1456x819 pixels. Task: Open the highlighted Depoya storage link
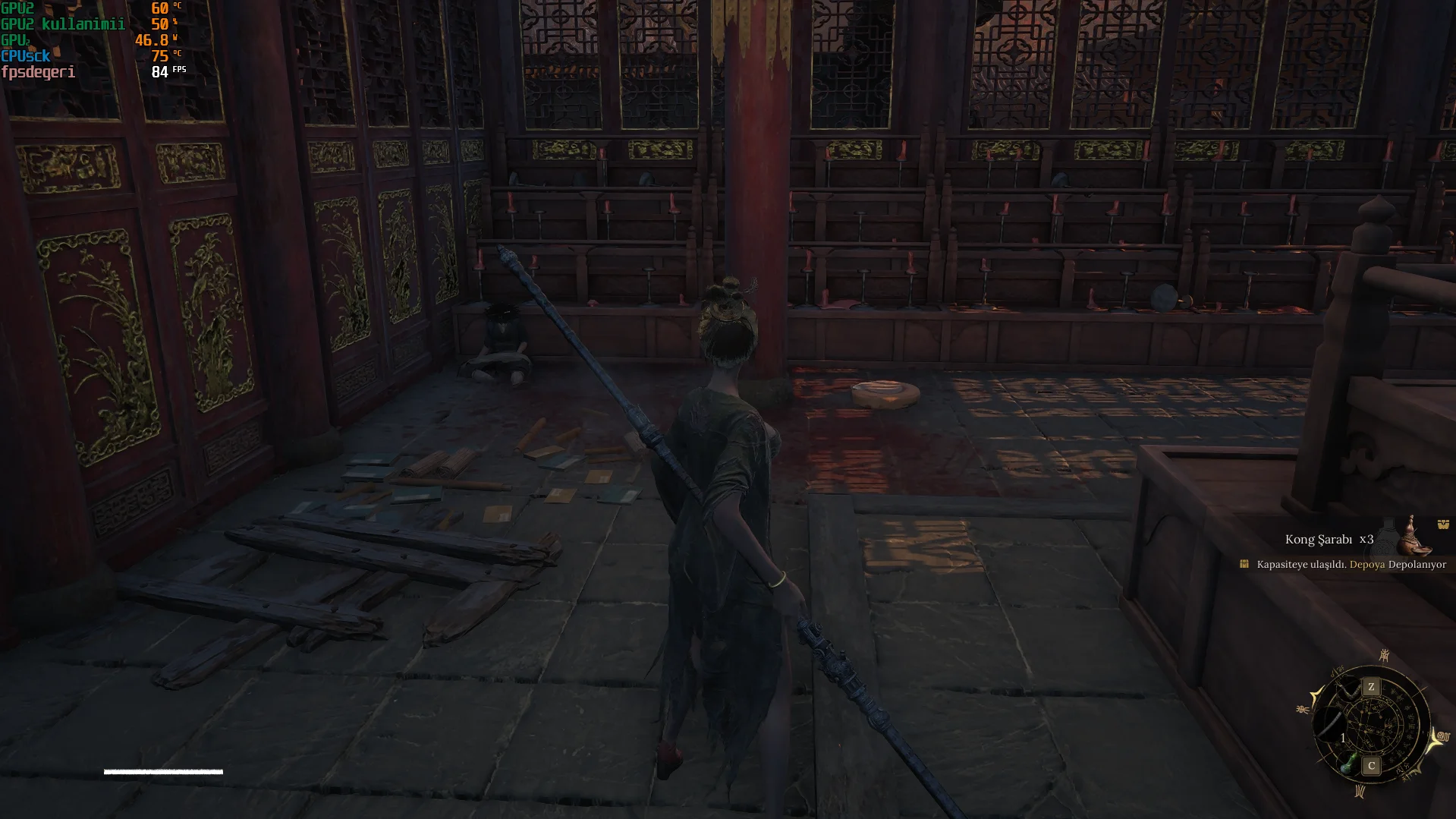1366,565
